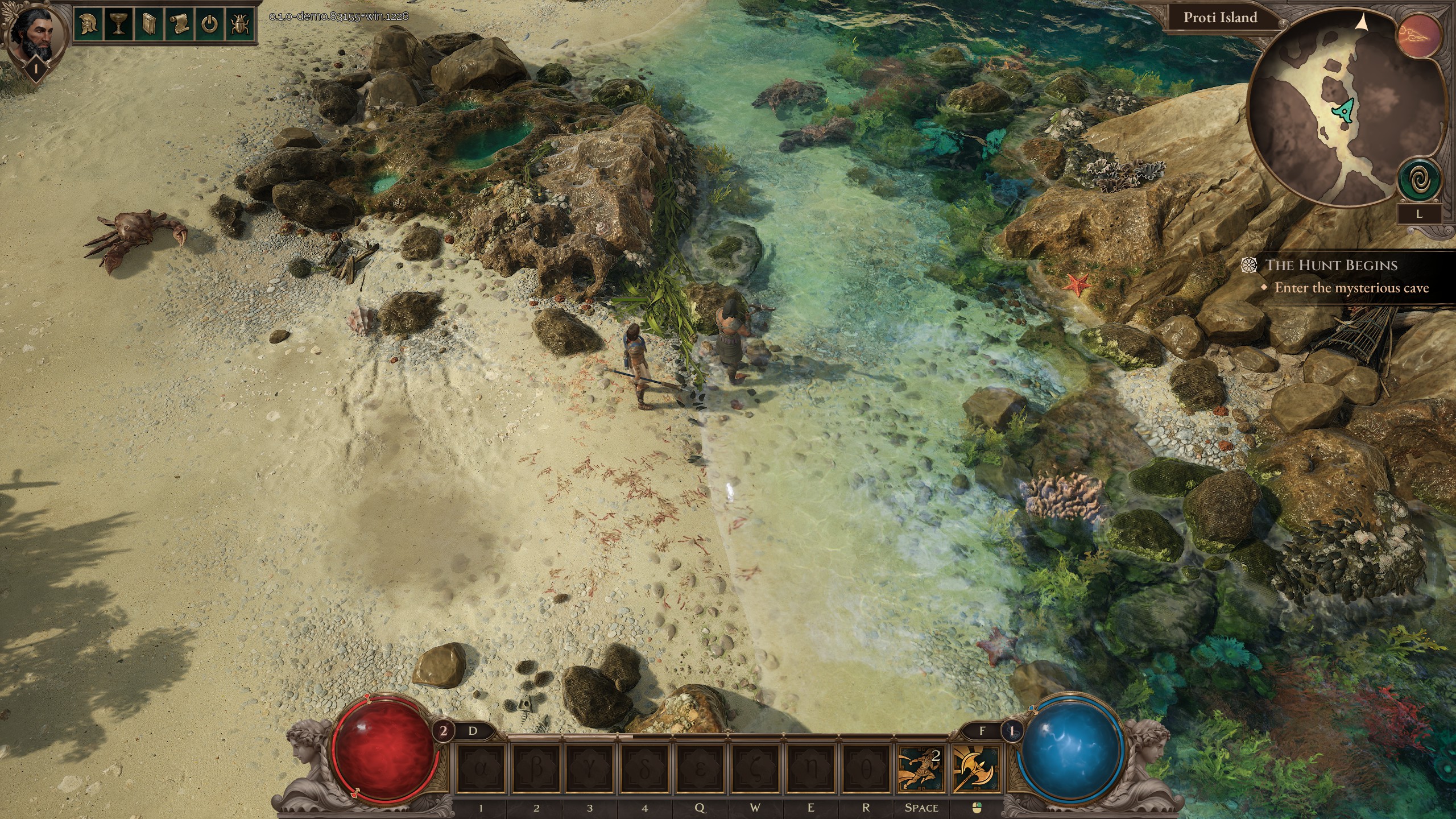Report a bug via beetle icon

pos(240,25)
